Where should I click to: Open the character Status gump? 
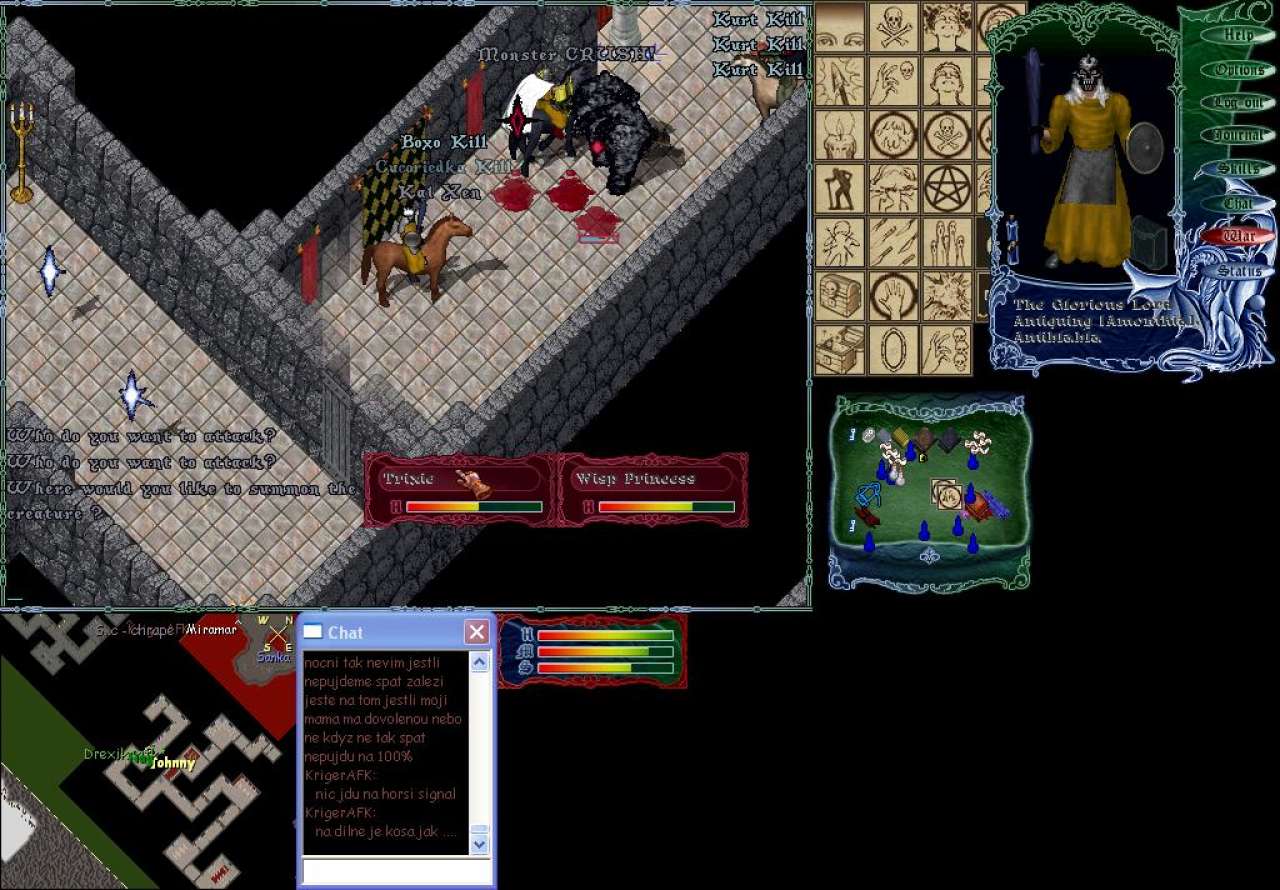click(x=1238, y=271)
